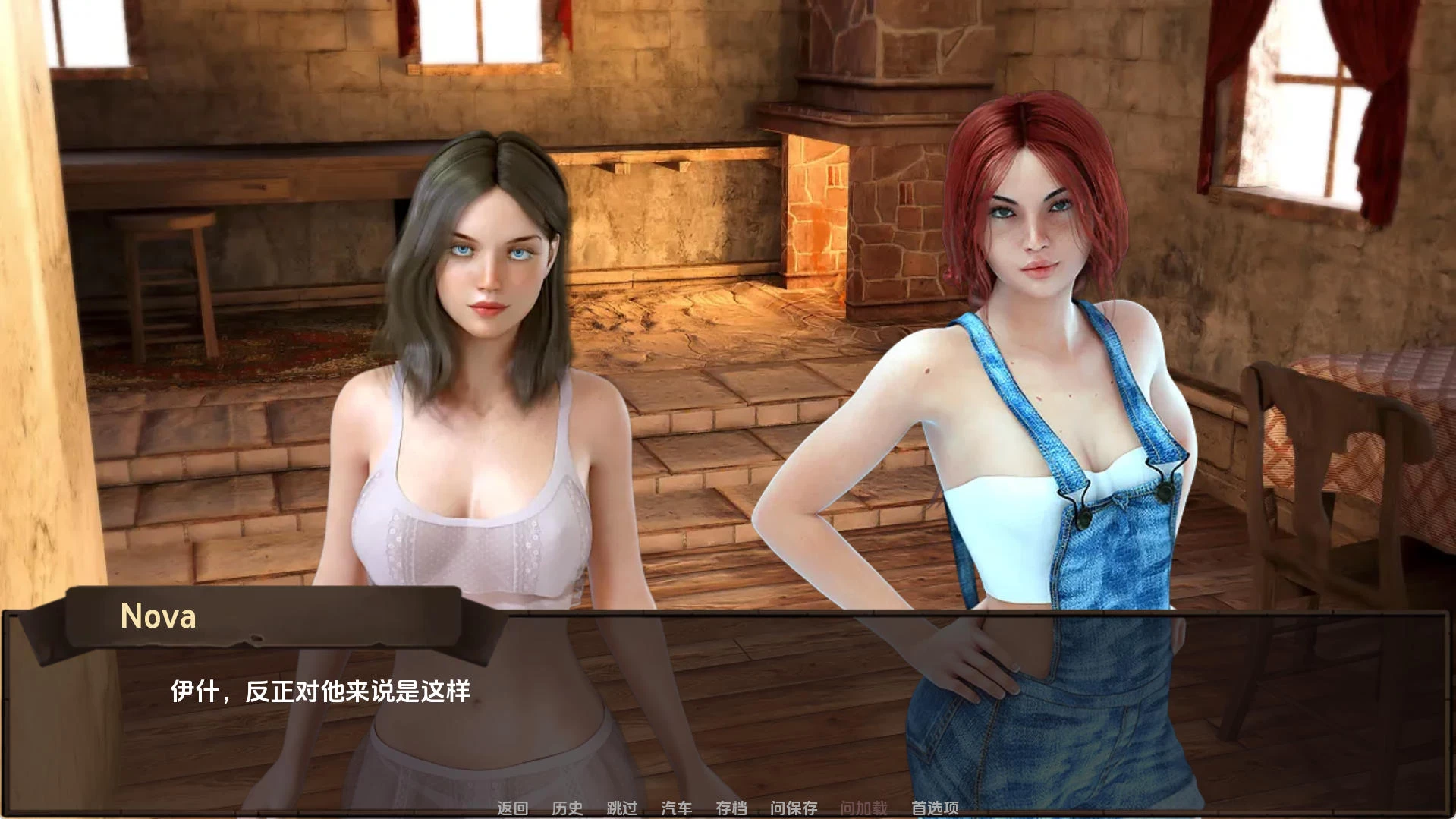Activate 跳过 (Skip) in the quick menu
This screenshot has height=819, width=1456.
[x=621, y=808]
